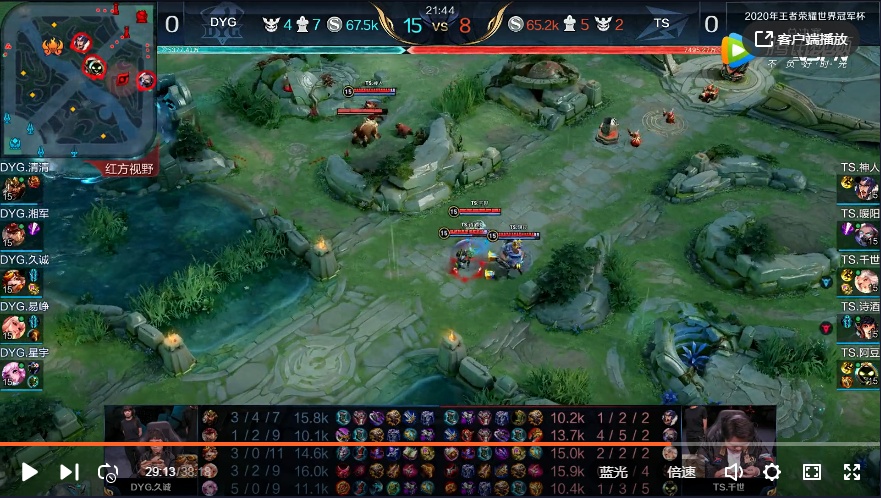Viewport: 881px width, 498px height.
Task: Pick TS.阿豆's hero portrait
Action: [866, 374]
